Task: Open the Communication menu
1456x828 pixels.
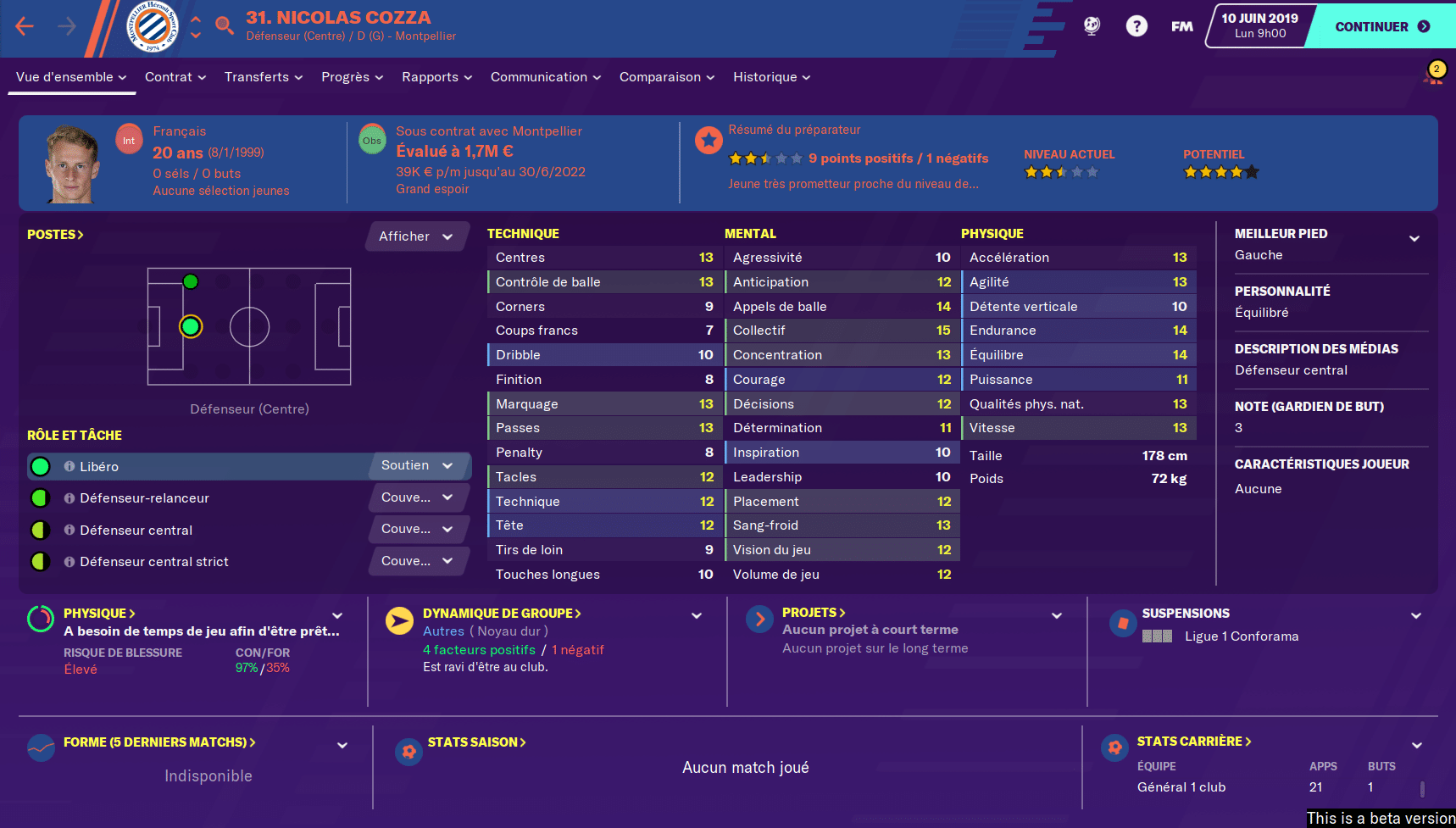Action: 545,77
